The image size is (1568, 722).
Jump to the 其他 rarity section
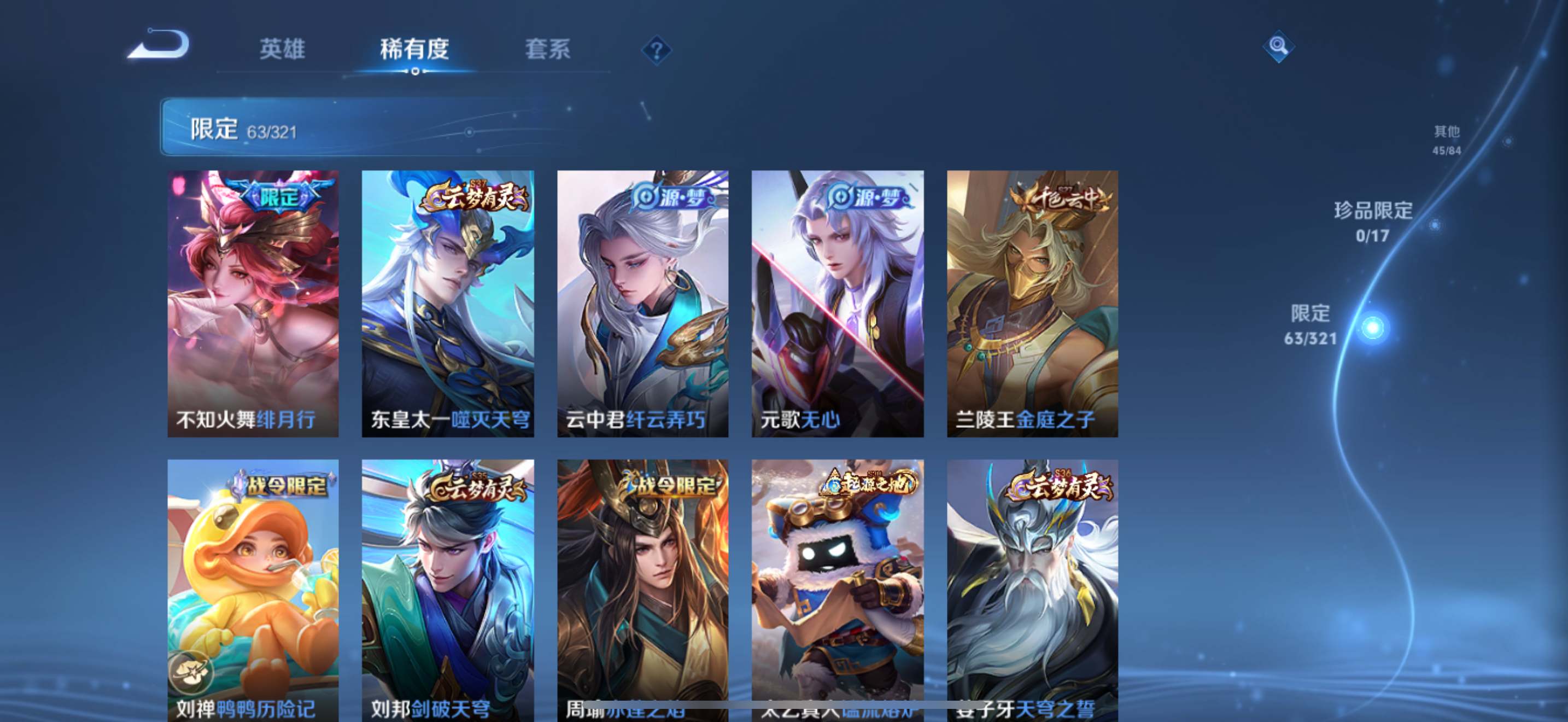pos(1446,140)
